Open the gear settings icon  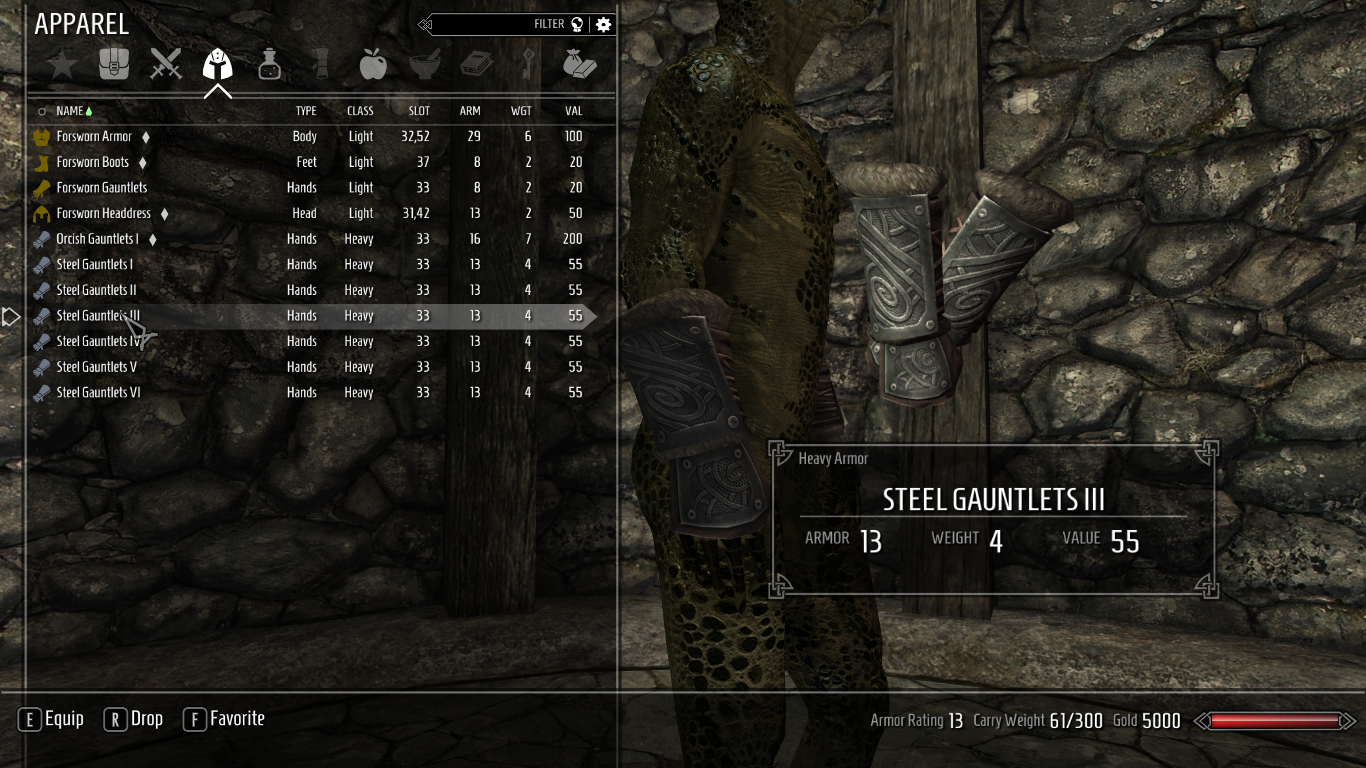tap(603, 24)
